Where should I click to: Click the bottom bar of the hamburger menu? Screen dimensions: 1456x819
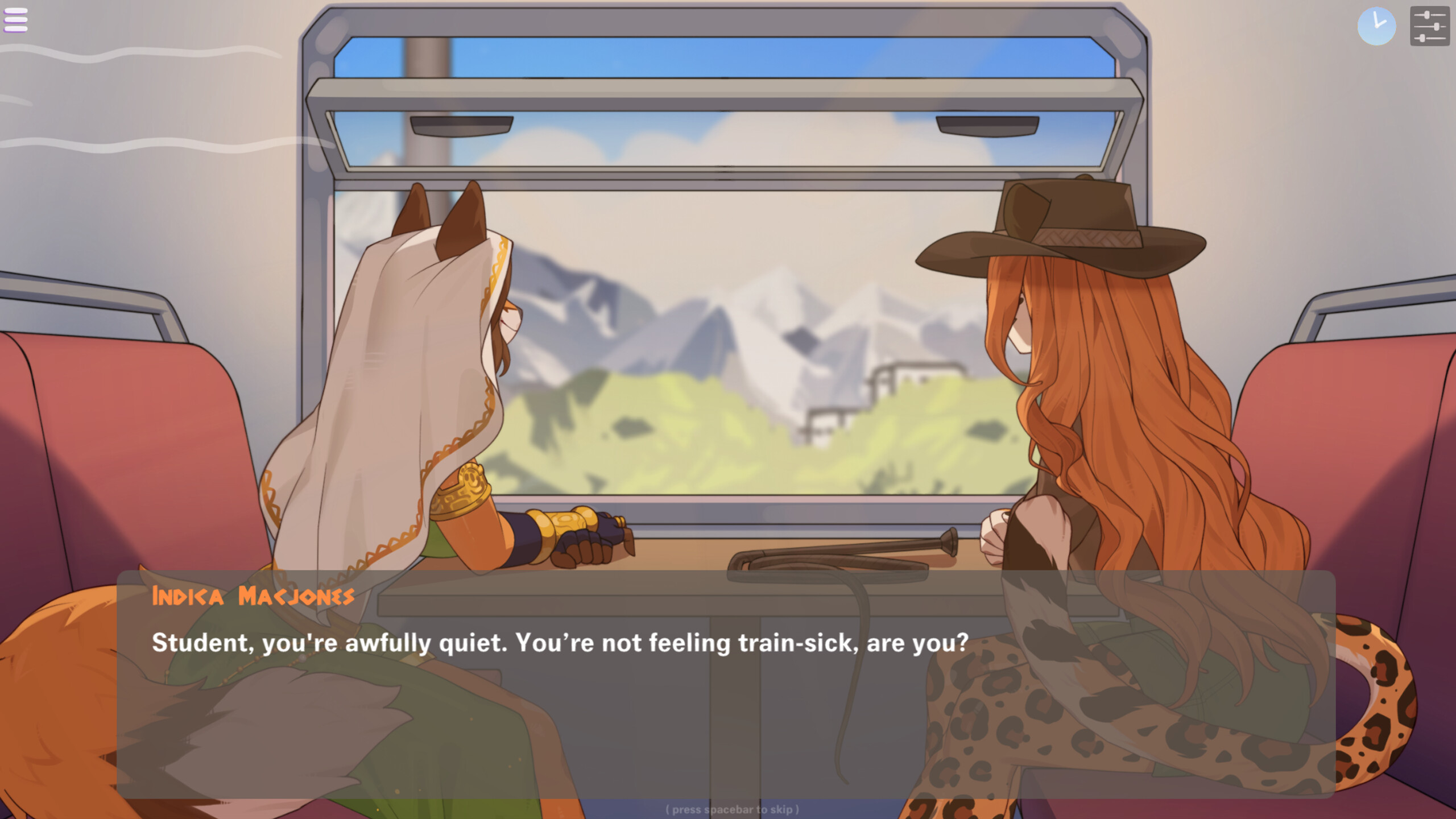pyautogui.click(x=17, y=29)
